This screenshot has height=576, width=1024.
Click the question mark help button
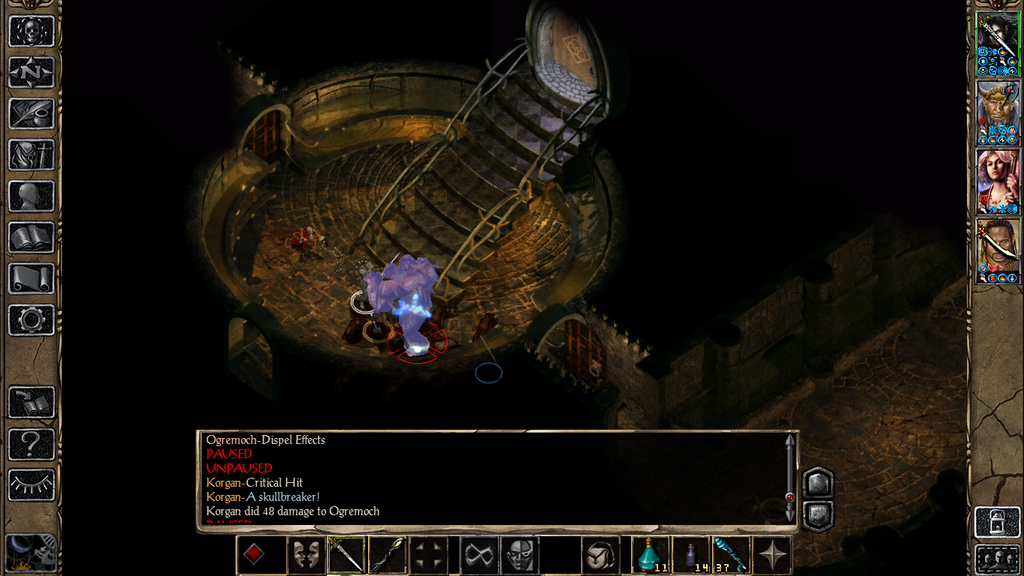(x=31, y=443)
